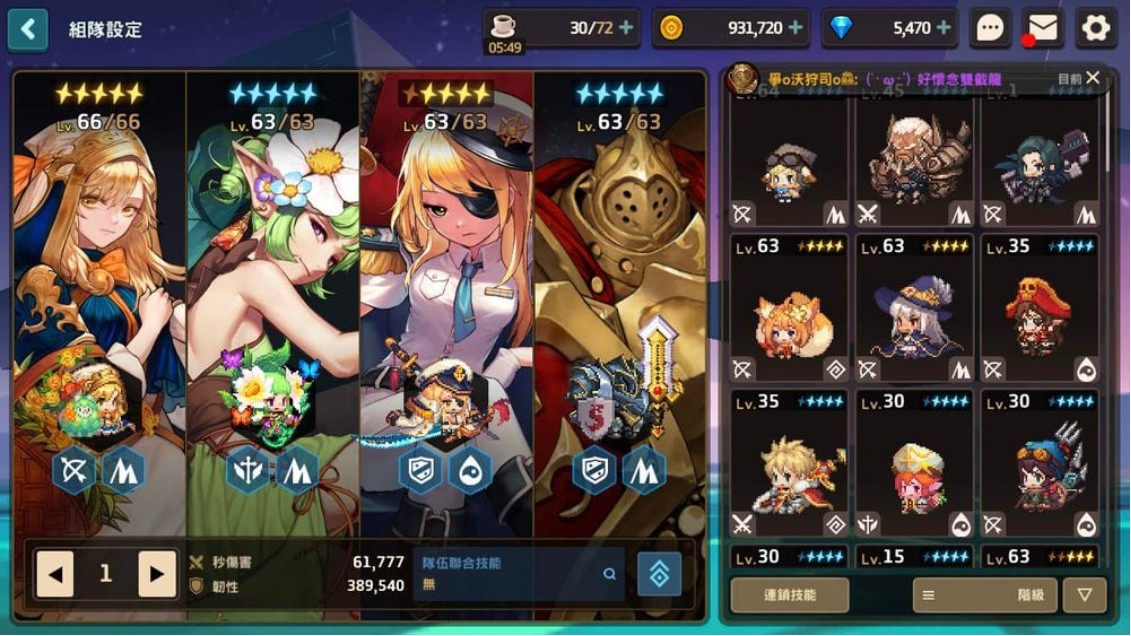Open the chain skill button (連鎖技能)

(790, 595)
